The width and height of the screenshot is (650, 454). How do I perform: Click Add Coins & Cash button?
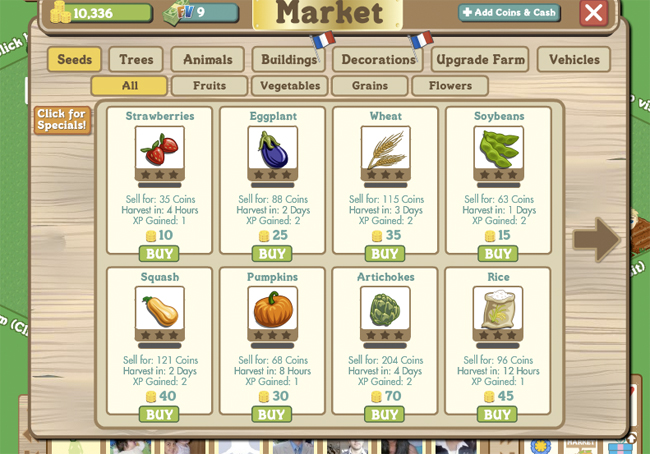click(509, 13)
